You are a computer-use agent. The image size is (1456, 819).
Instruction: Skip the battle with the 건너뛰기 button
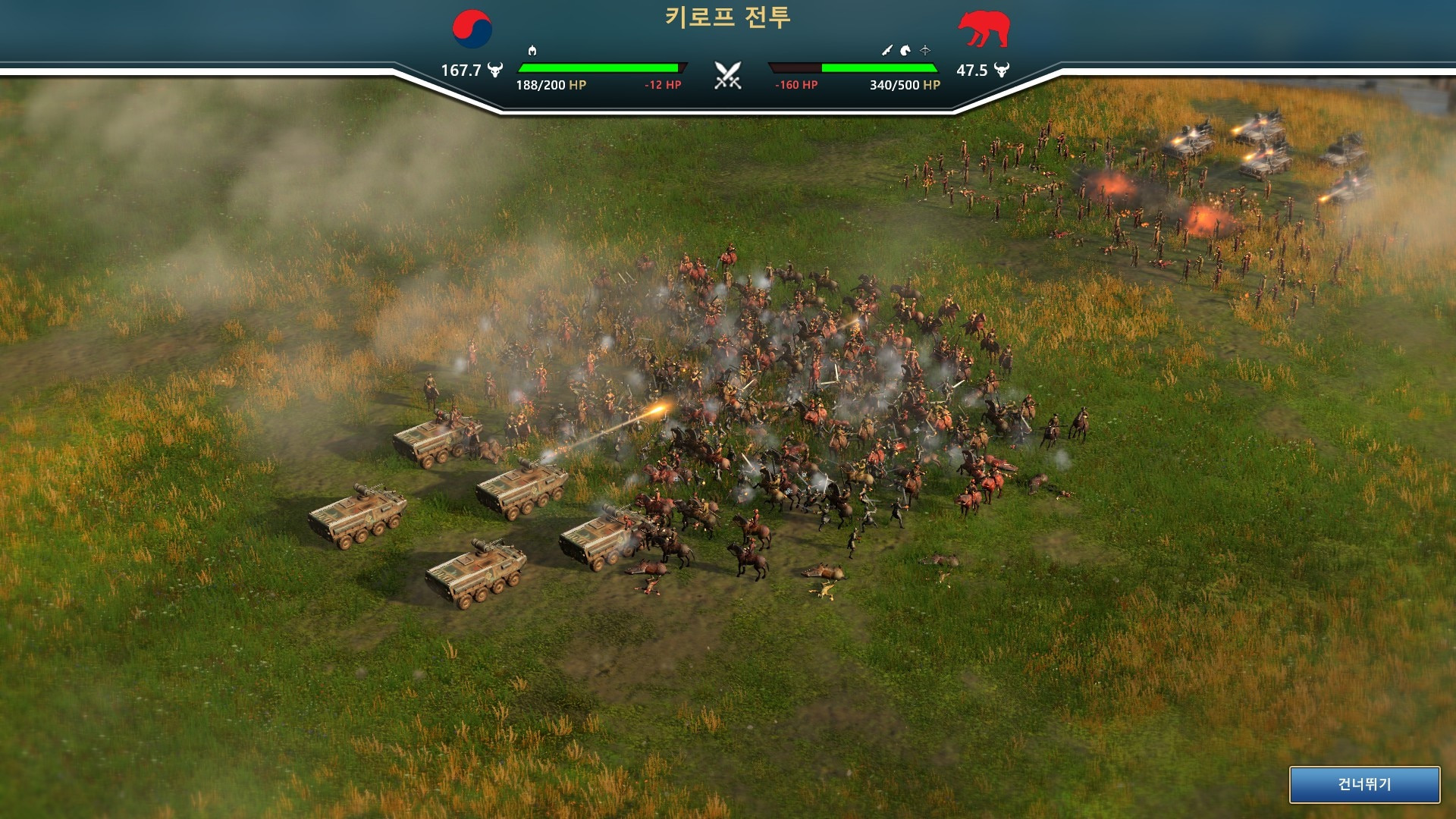(1364, 784)
